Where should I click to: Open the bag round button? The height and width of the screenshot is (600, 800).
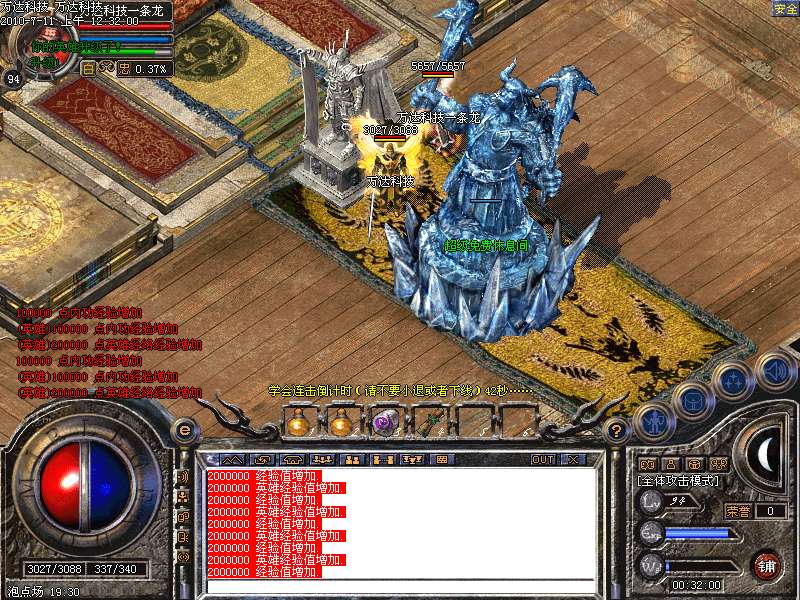[692, 400]
